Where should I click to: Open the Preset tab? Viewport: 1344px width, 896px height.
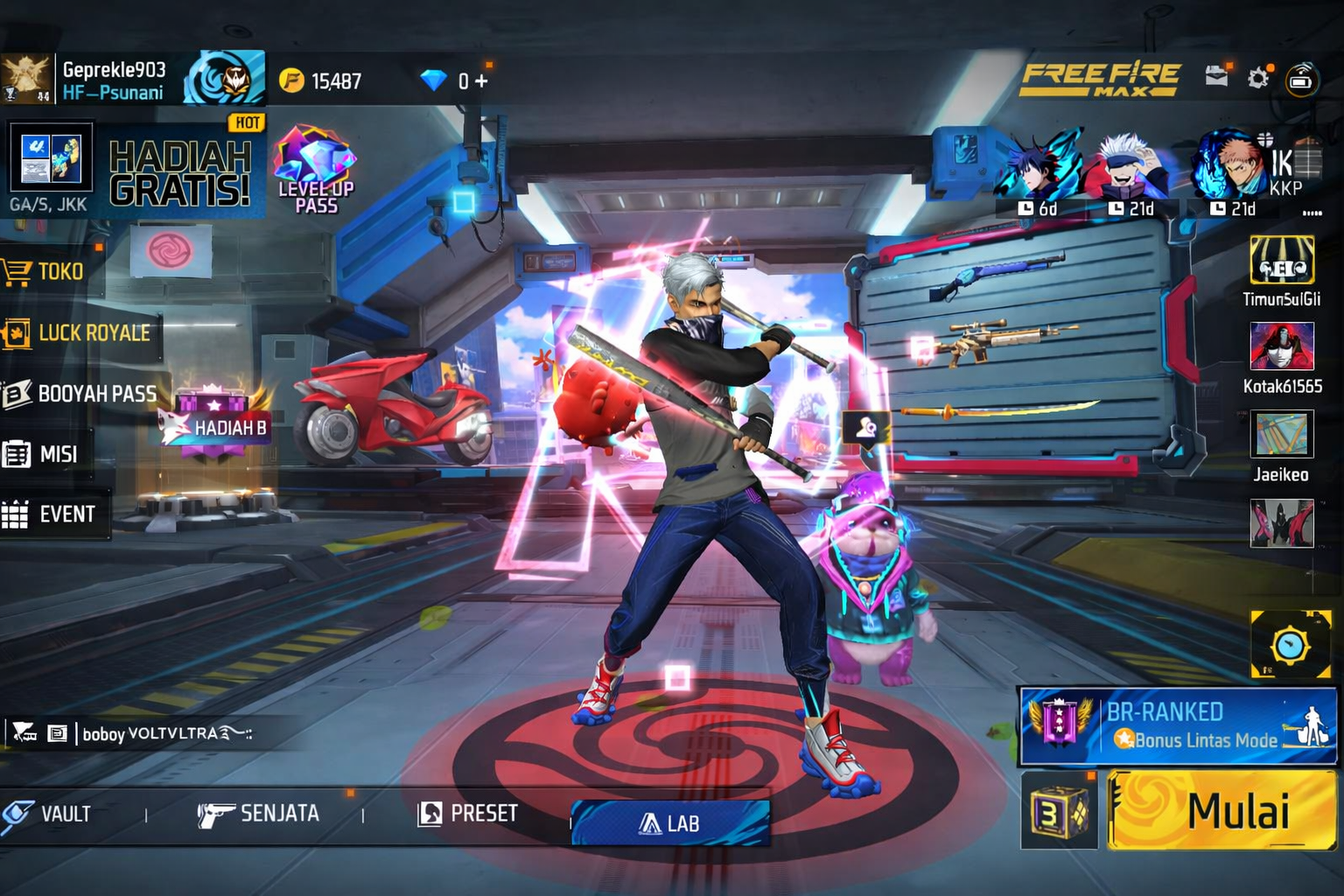click(468, 815)
